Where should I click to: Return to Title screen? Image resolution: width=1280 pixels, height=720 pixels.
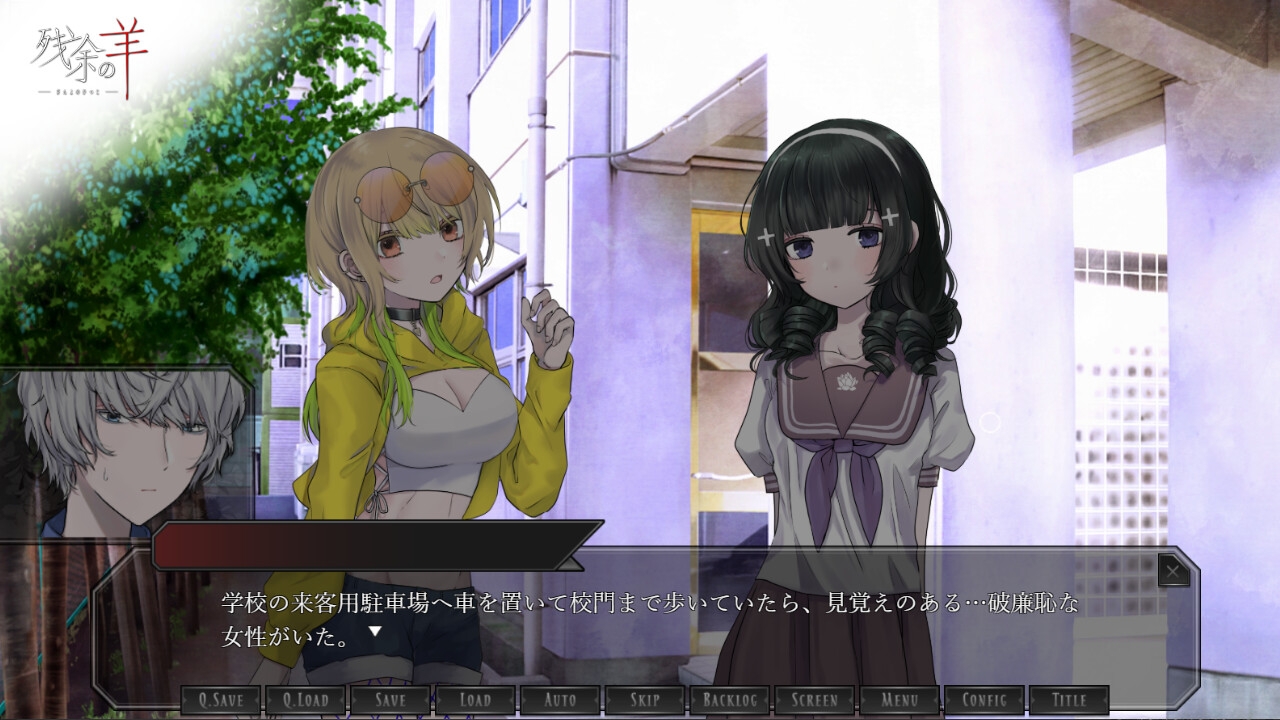[x=1069, y=700]
